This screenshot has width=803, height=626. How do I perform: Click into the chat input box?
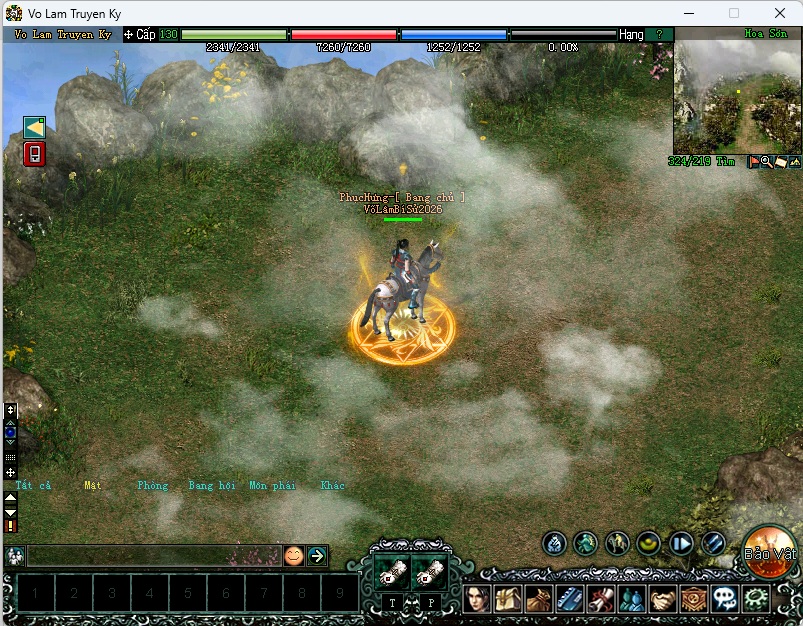(x=150, y=556)
